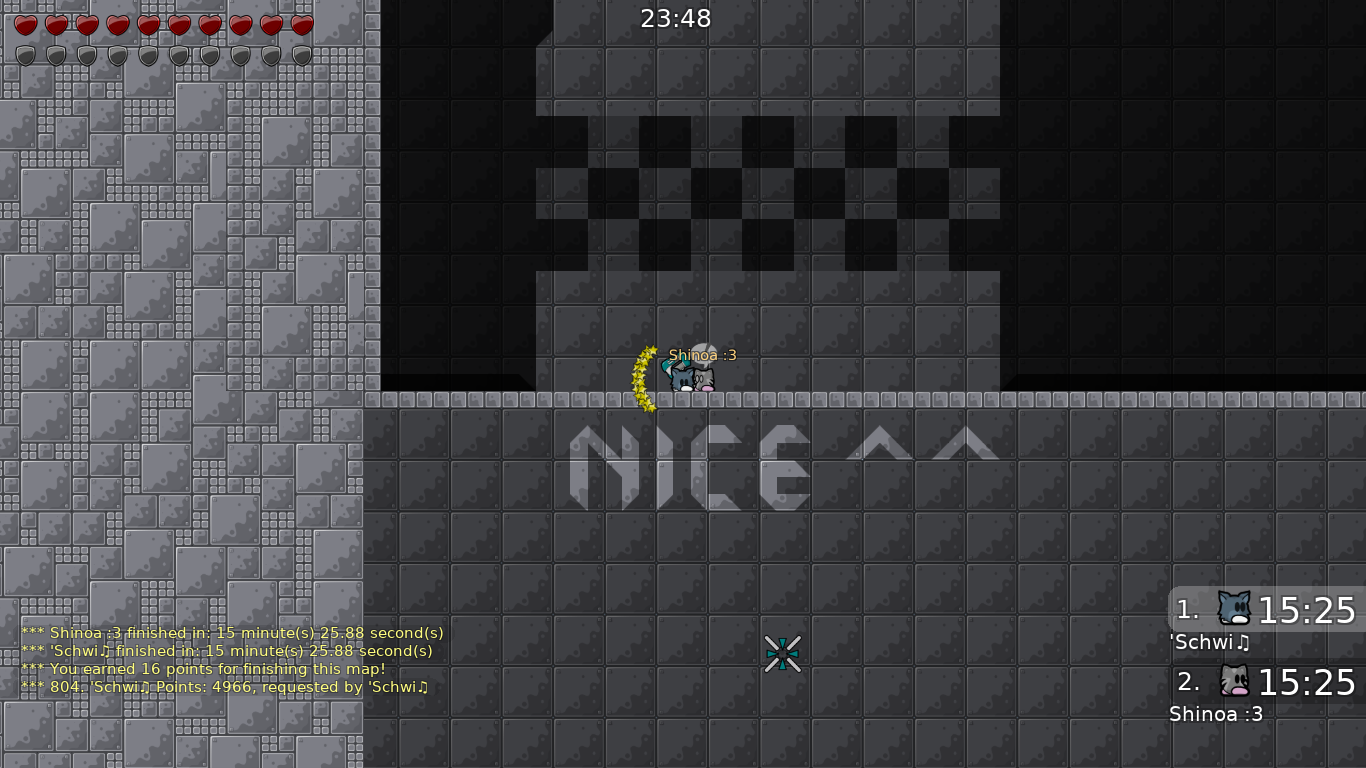Click the race timer showing 23:48
Image resolution: width=1366 pixels, height=768 pixels.
click(675, 17)
